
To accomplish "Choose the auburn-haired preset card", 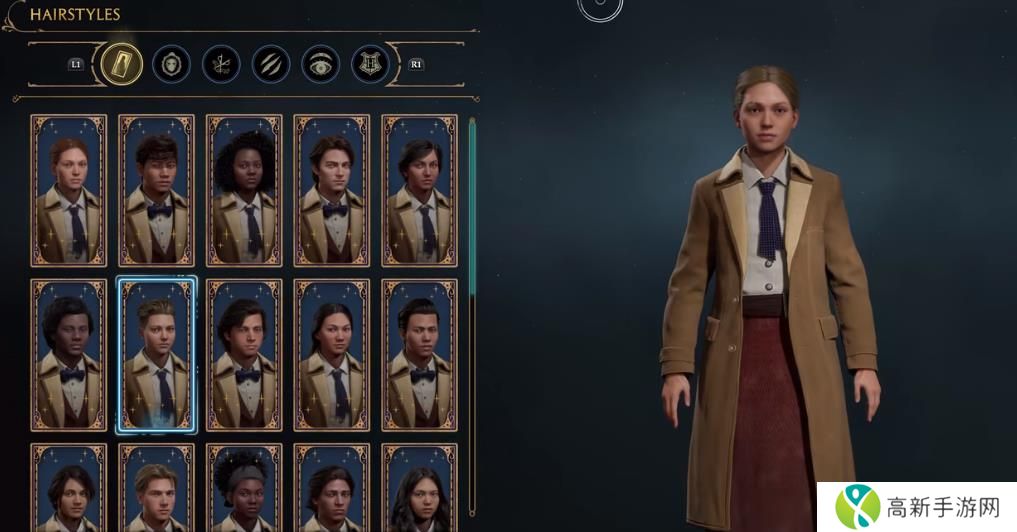I will click(69, 190).
